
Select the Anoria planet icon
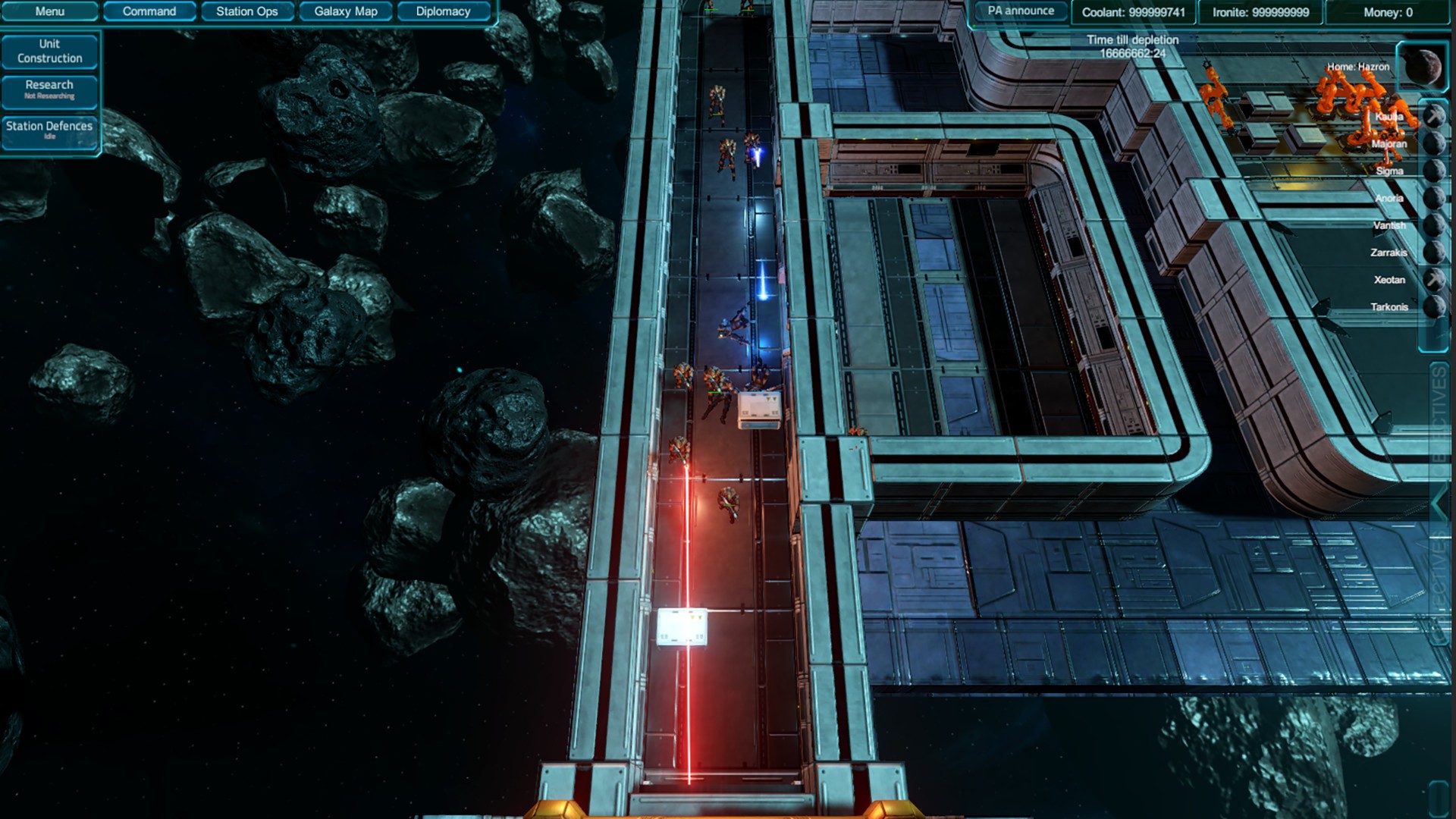click(1436, 198)
